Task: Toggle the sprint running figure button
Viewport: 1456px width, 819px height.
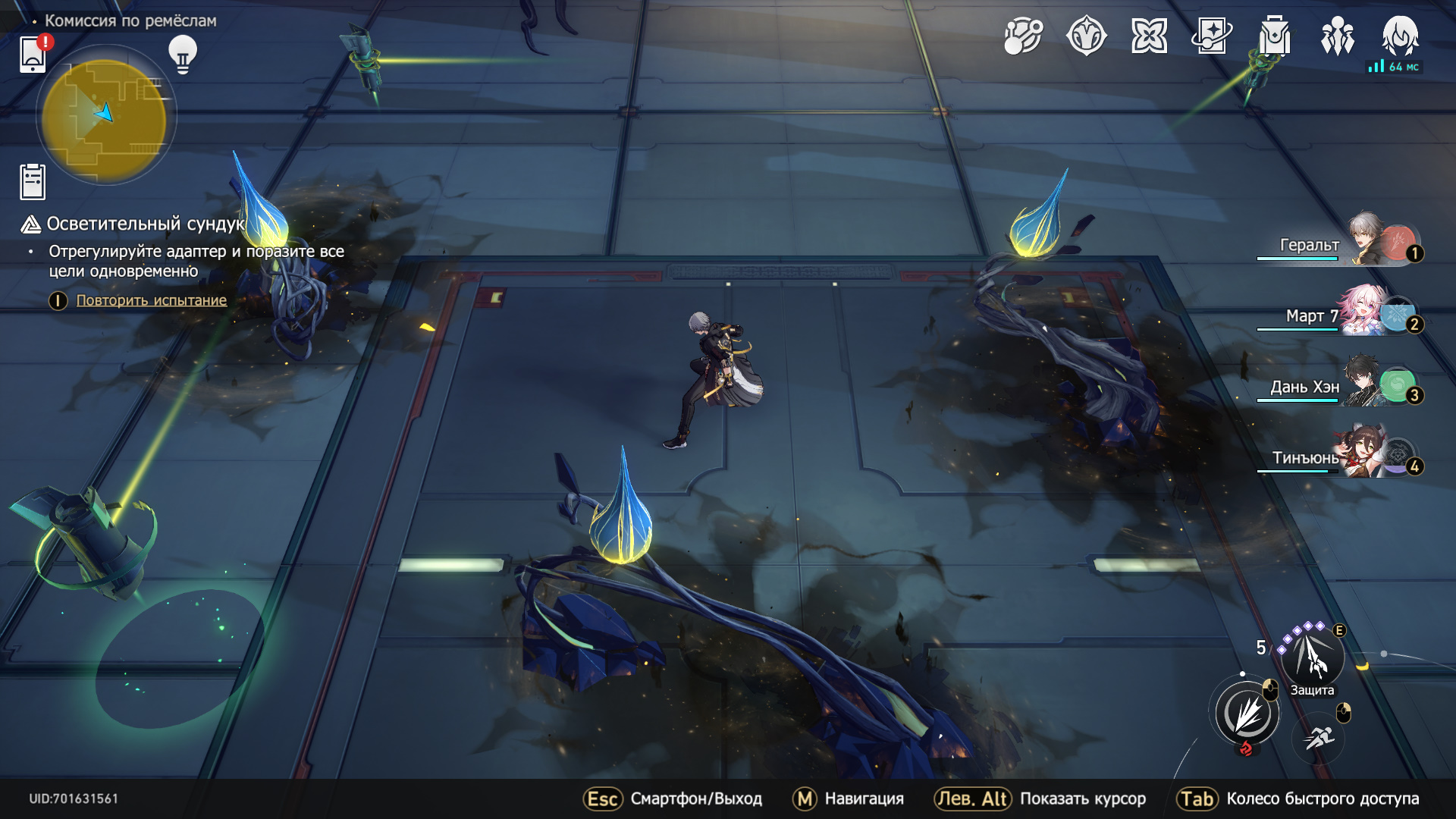Action: (x=1319, y=736)
